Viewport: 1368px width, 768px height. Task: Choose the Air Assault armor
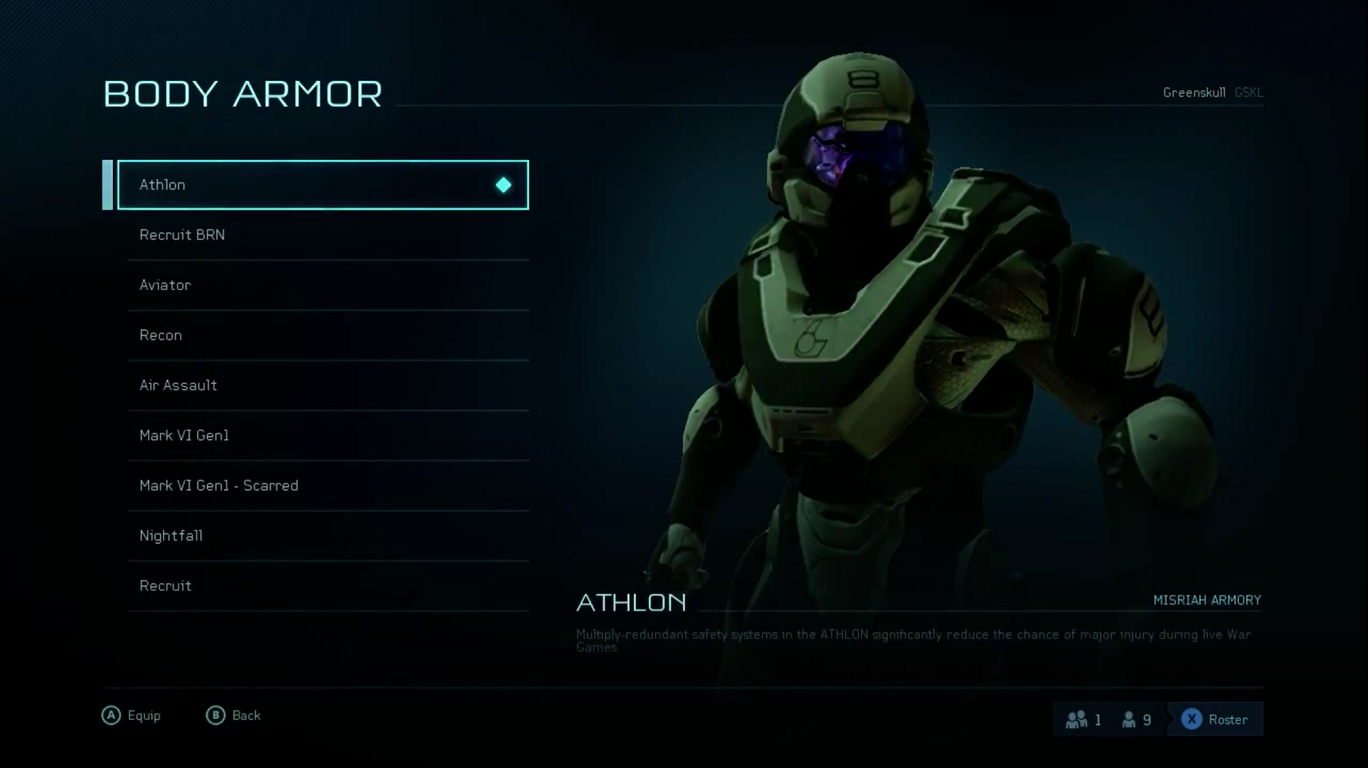coord(328,385)
